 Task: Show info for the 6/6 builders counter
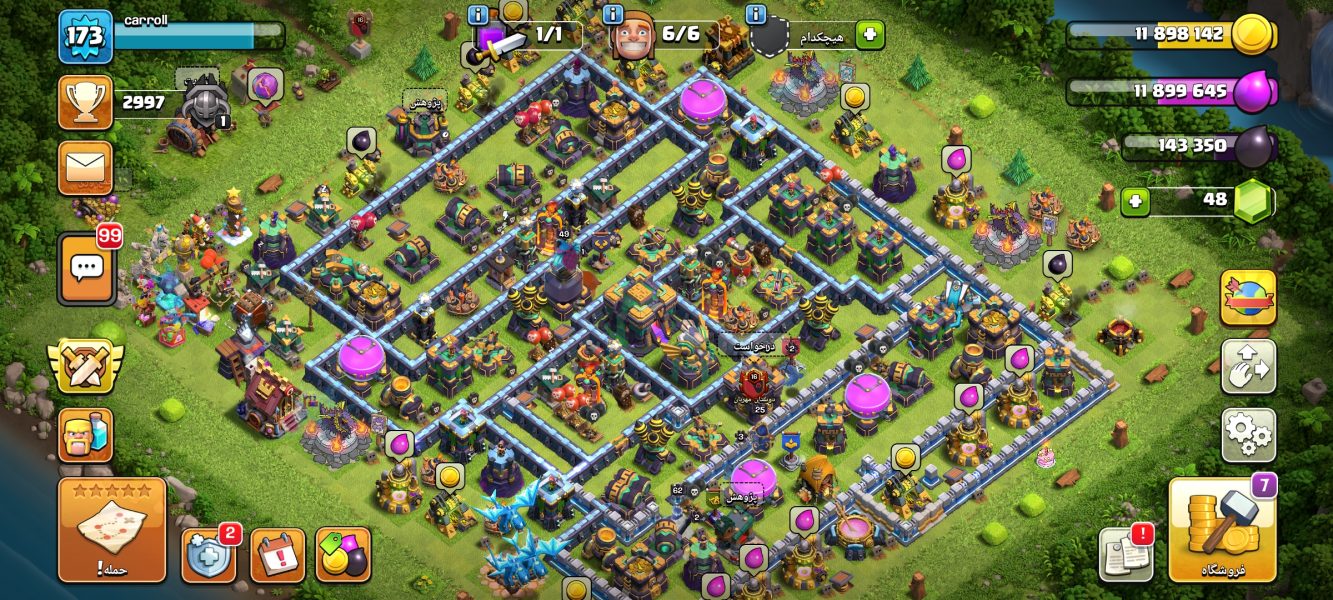point(614,15)
